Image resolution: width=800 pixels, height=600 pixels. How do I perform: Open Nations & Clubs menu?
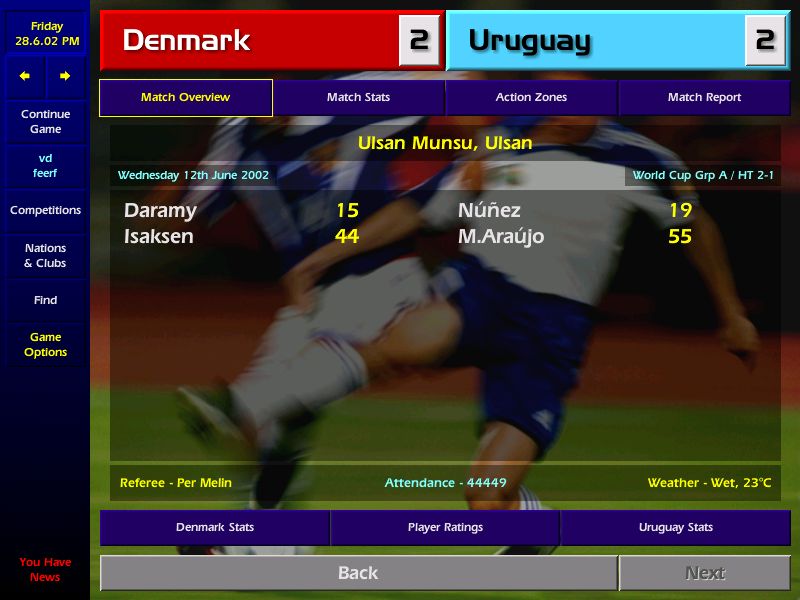(45, 255)
